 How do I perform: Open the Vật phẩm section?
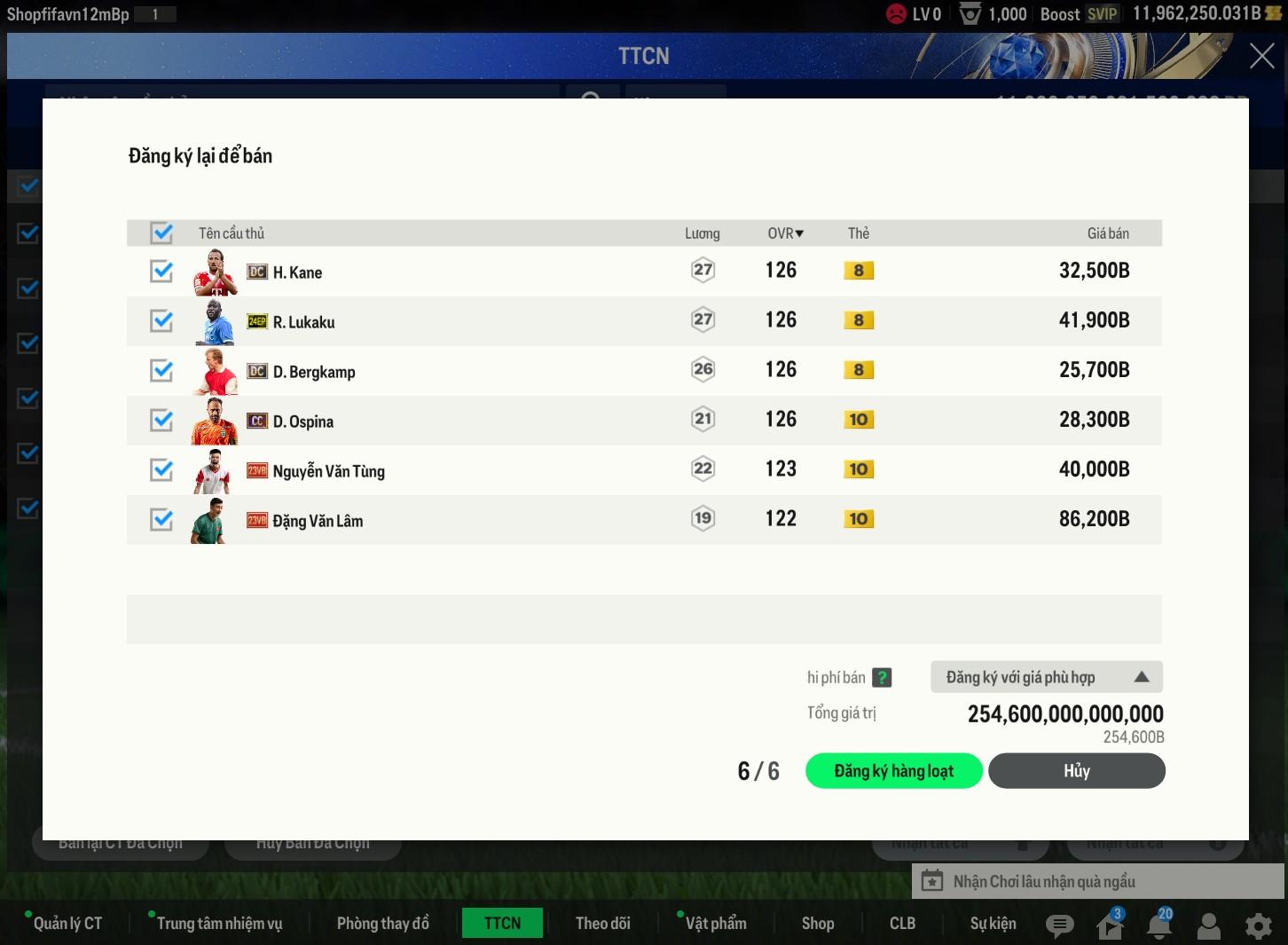[715, 924]
